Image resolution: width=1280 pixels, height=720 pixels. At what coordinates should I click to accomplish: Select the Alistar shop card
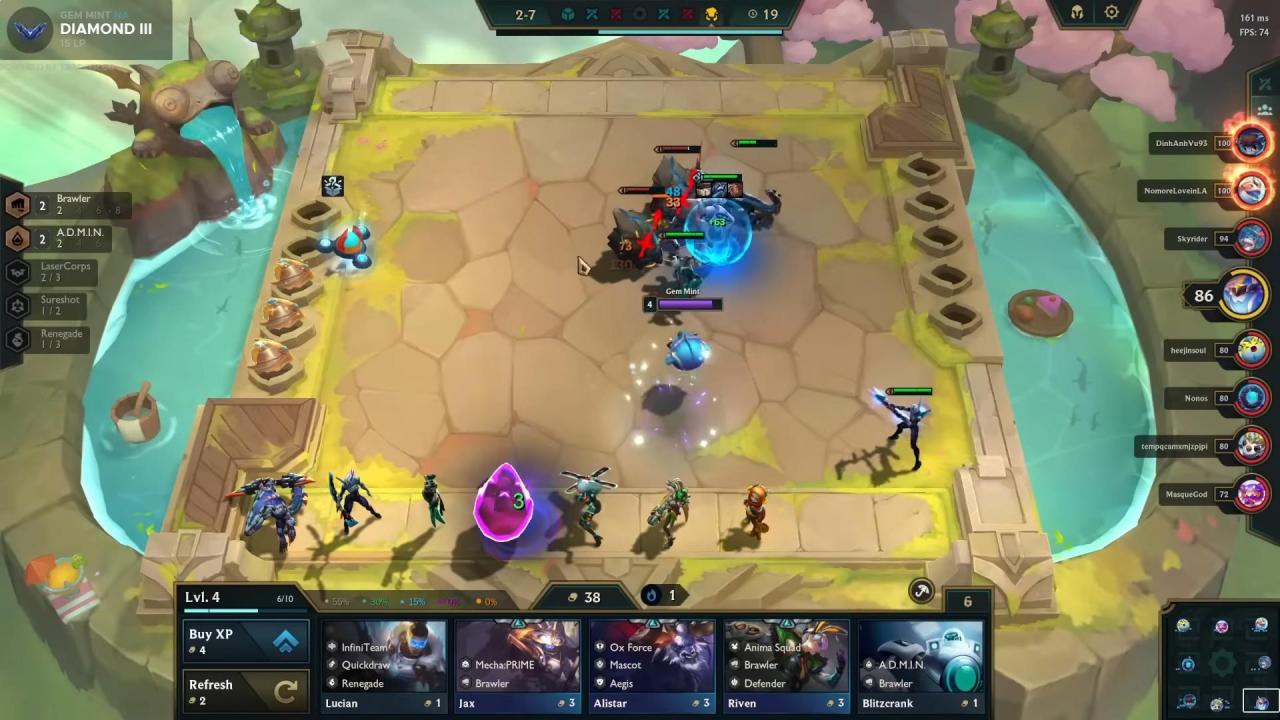(651, 665)
